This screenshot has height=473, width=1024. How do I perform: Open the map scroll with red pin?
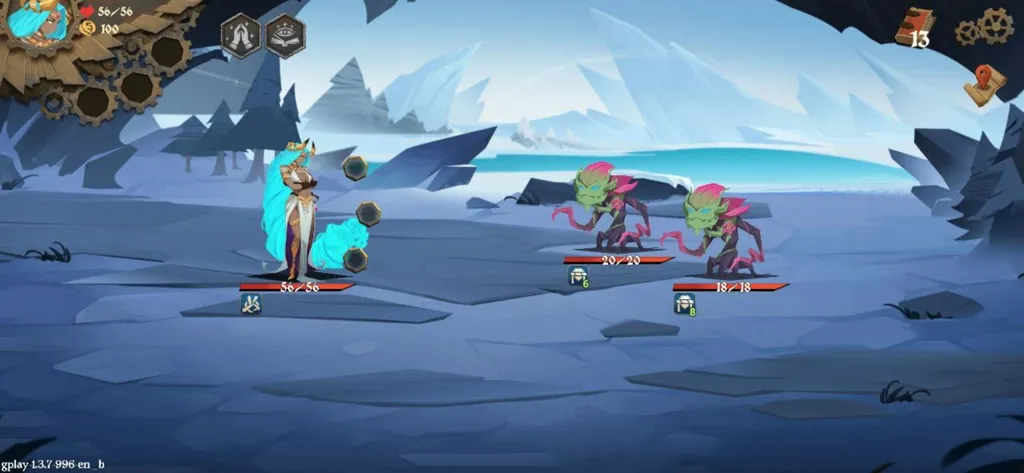coord(983,84)
